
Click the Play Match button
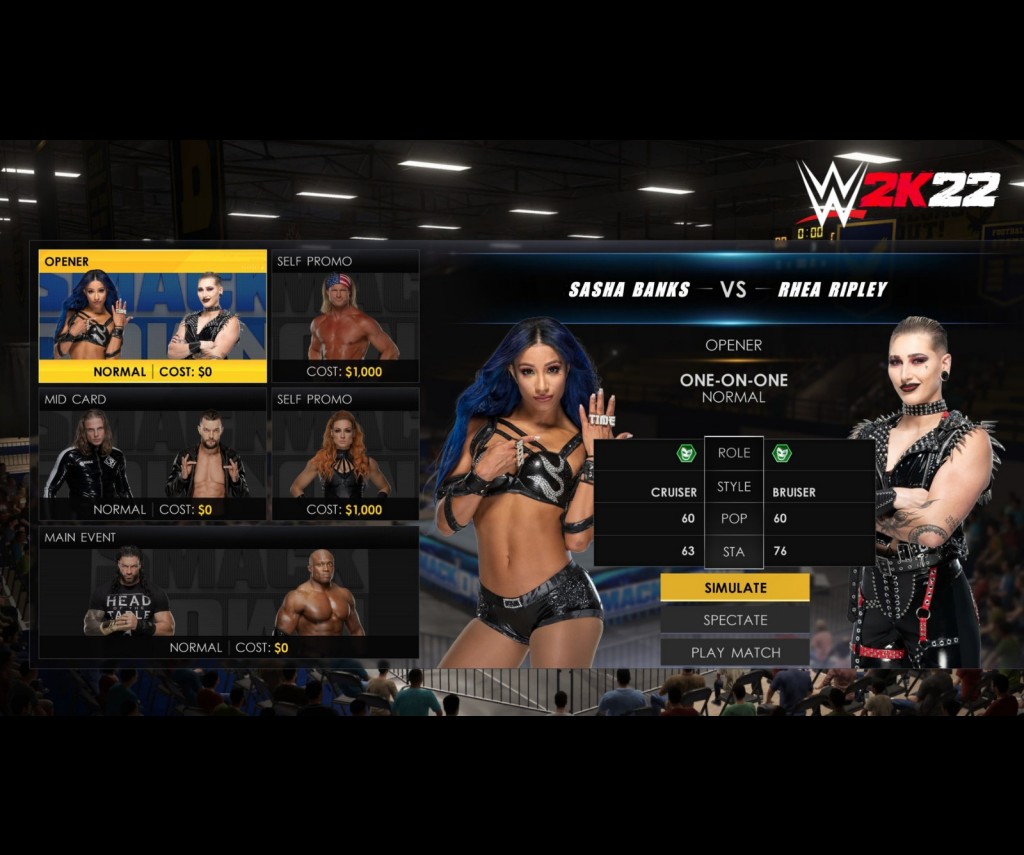735,652
